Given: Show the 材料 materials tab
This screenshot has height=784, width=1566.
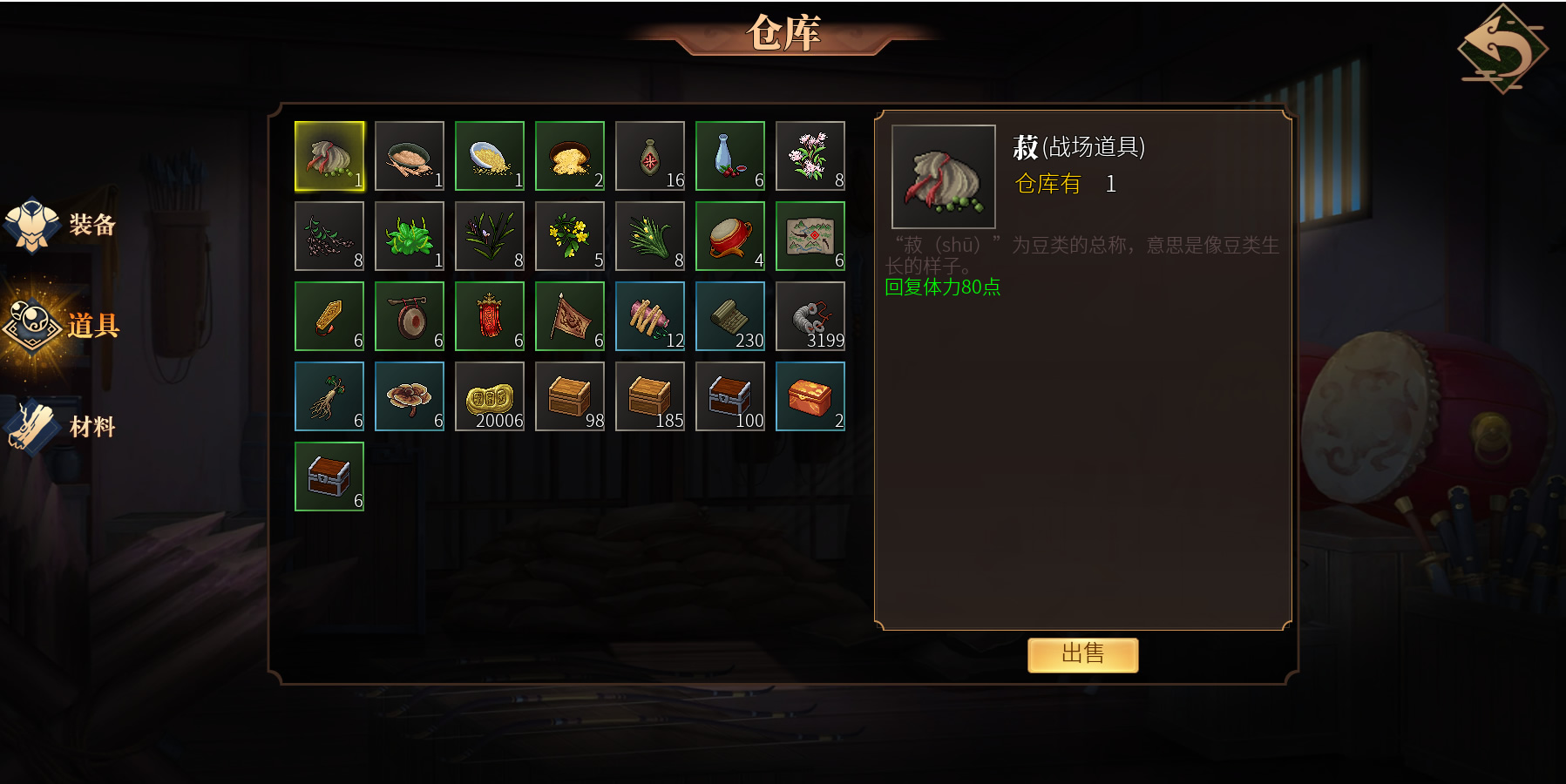Looking at the screenshot, I should pos(63,427).
